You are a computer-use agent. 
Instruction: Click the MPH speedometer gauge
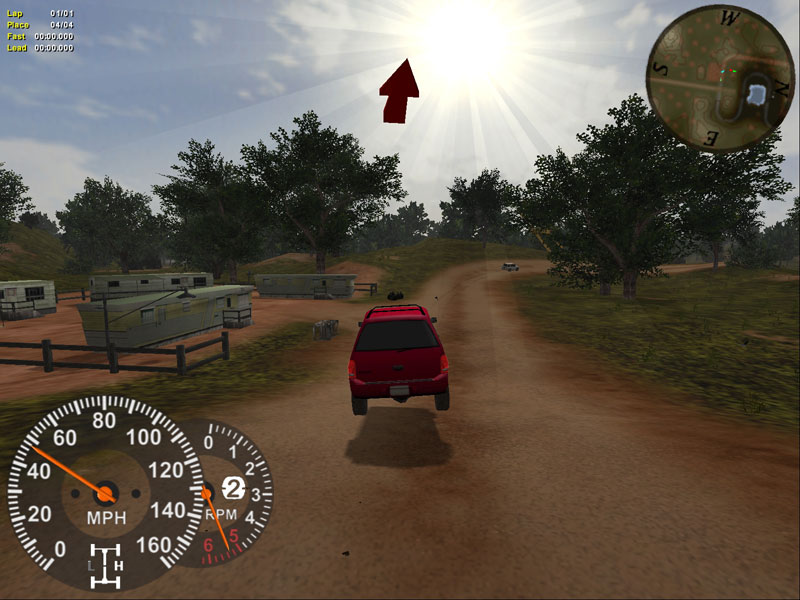tap(105, 490)
